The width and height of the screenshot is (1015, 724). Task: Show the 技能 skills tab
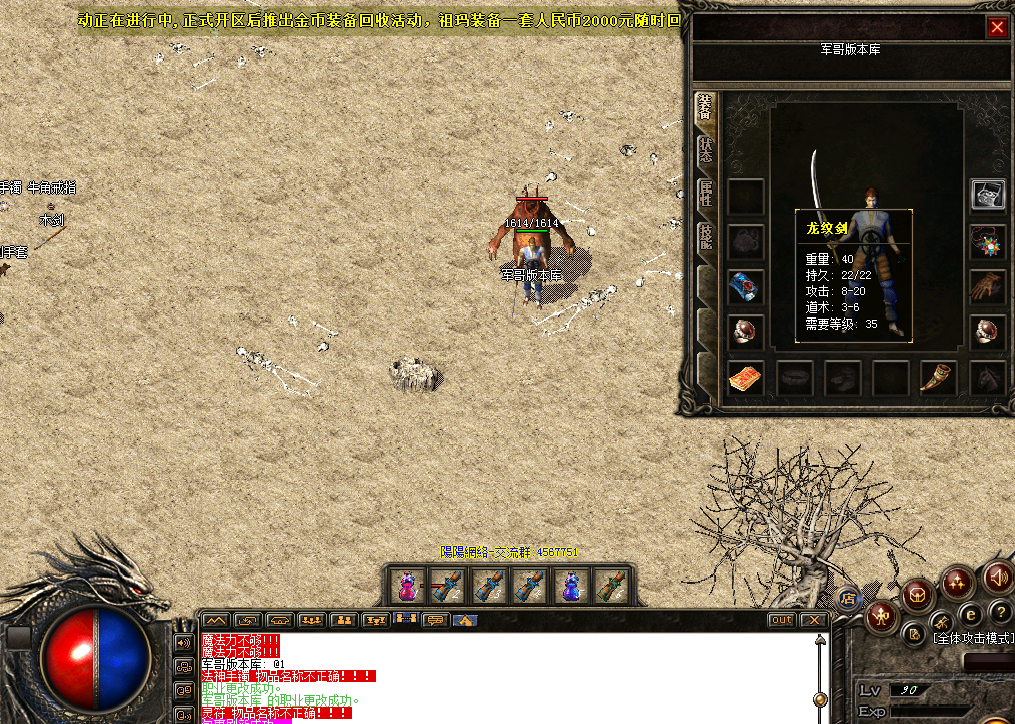[706, 238]
